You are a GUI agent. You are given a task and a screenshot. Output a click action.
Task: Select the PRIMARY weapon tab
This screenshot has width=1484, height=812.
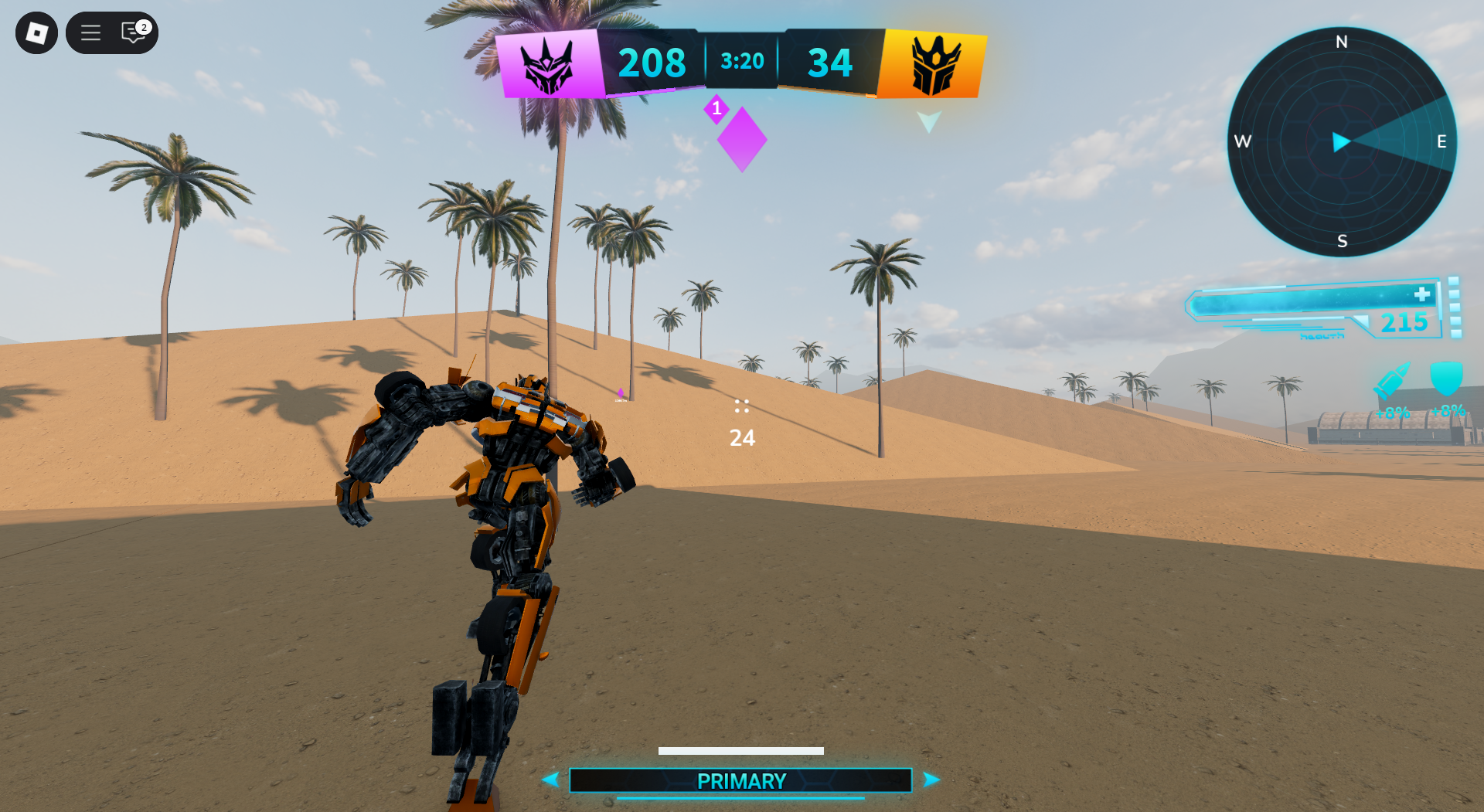coord(740,780)
